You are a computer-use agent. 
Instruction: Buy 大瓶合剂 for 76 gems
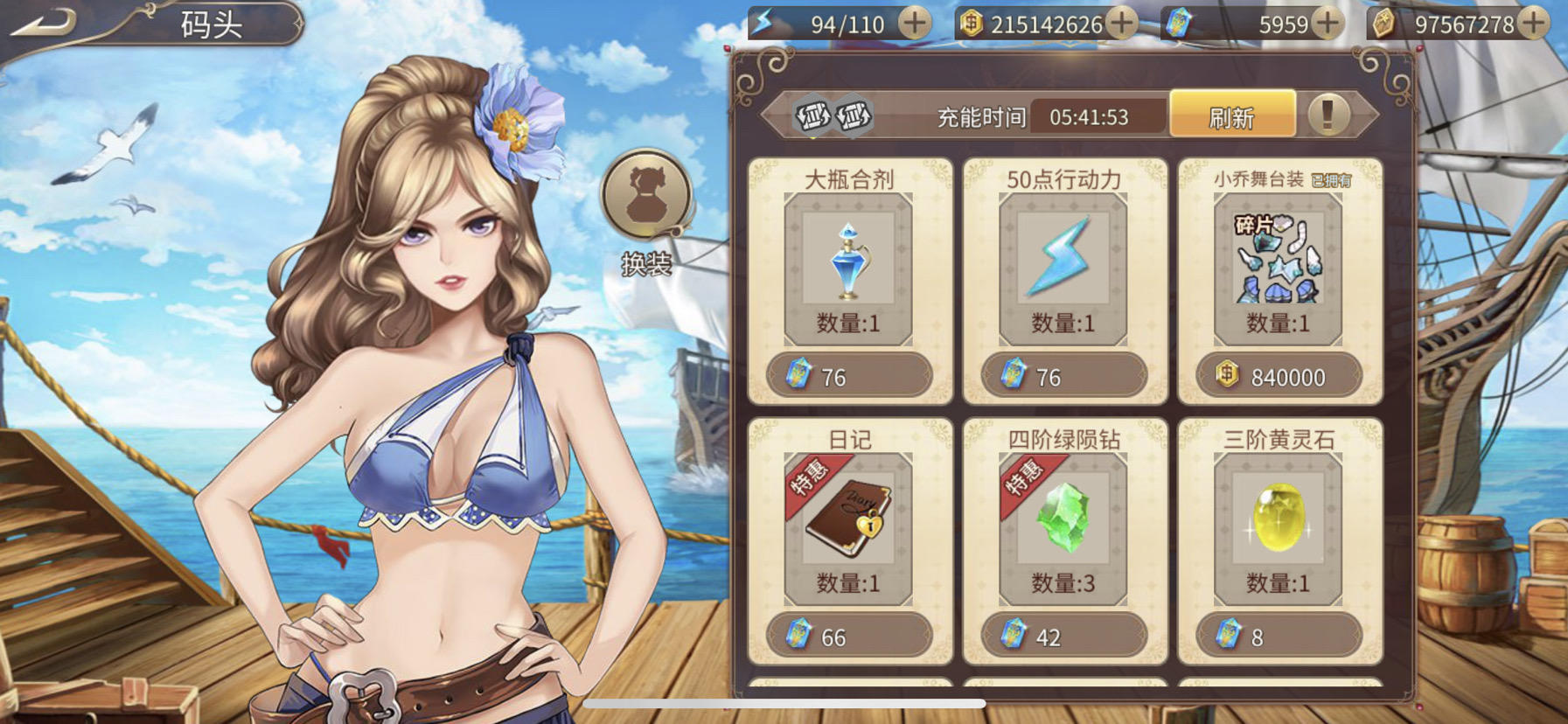(848, 377)
